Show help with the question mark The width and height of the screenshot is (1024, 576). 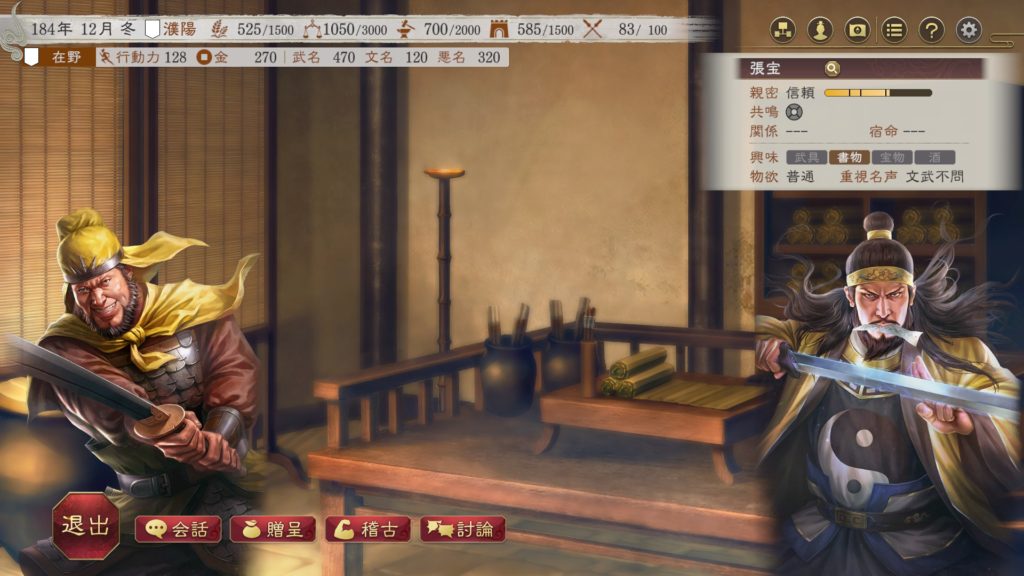click(931, 30)
